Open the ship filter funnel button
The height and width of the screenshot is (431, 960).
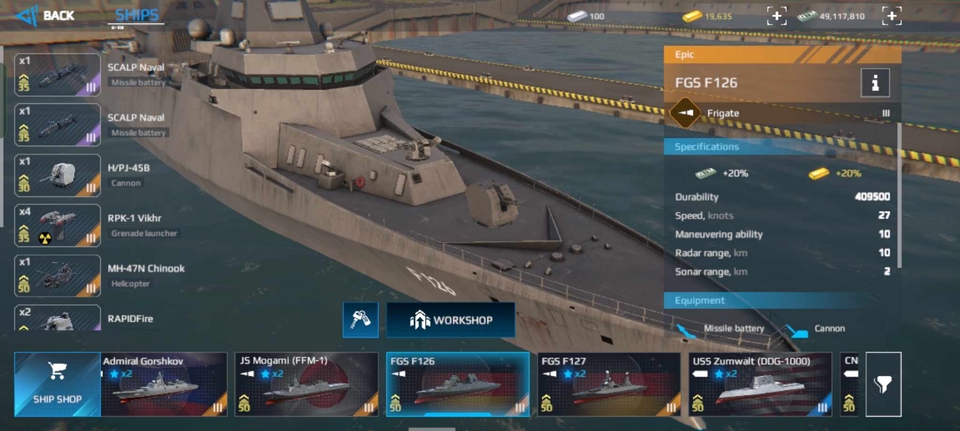point(883,384)
